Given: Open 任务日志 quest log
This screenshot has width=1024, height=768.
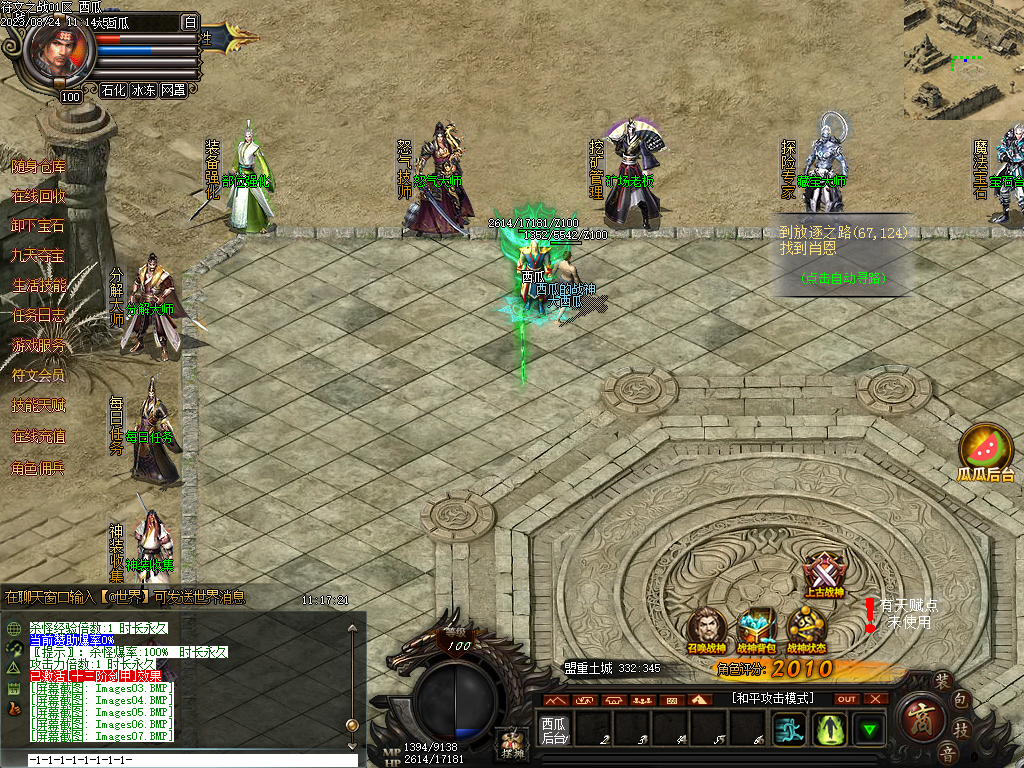Looking at the screenshot, I should click(38, 316).
